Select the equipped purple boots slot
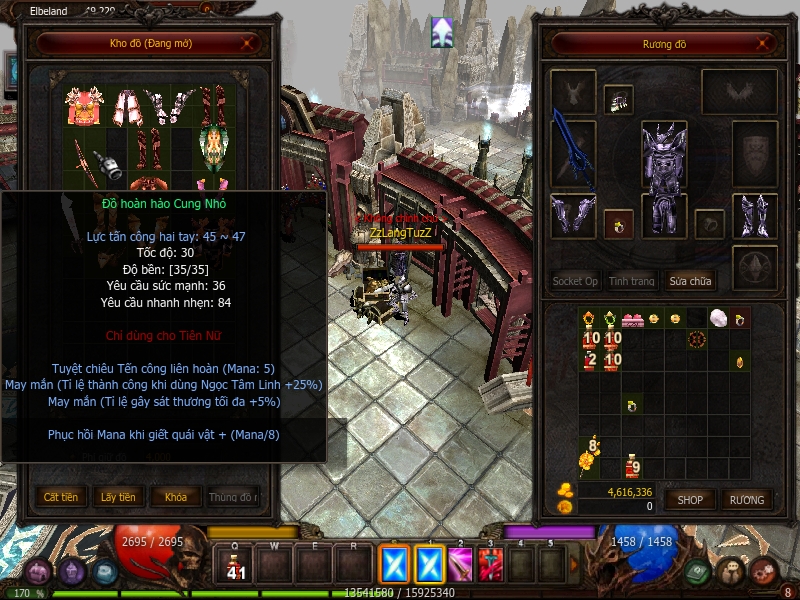Image resolution: width=800 pixels, height=600 pixels. click(x=755, y=215)
